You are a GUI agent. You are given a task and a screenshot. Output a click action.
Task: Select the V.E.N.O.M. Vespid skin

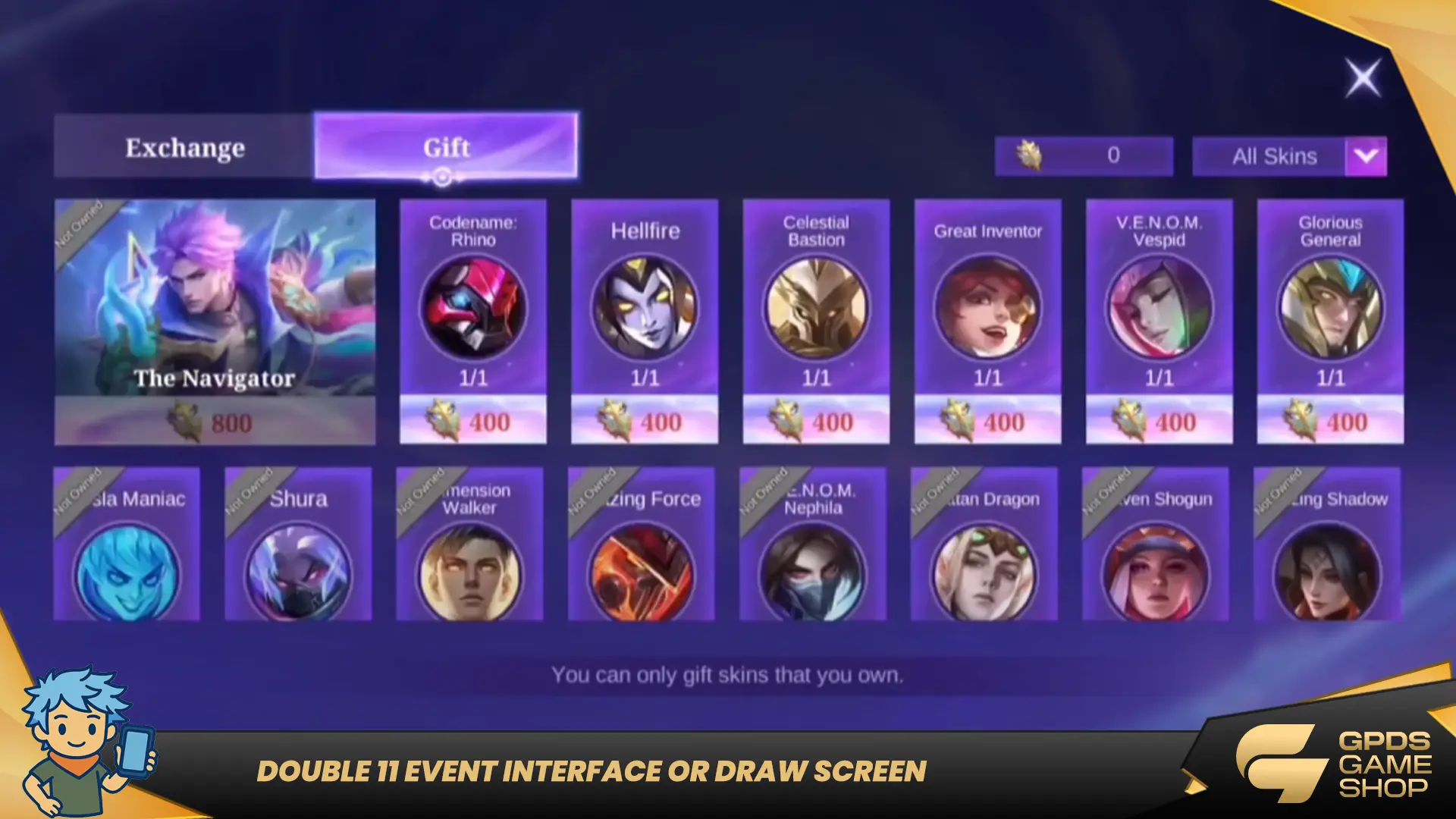coord(1159,321)
